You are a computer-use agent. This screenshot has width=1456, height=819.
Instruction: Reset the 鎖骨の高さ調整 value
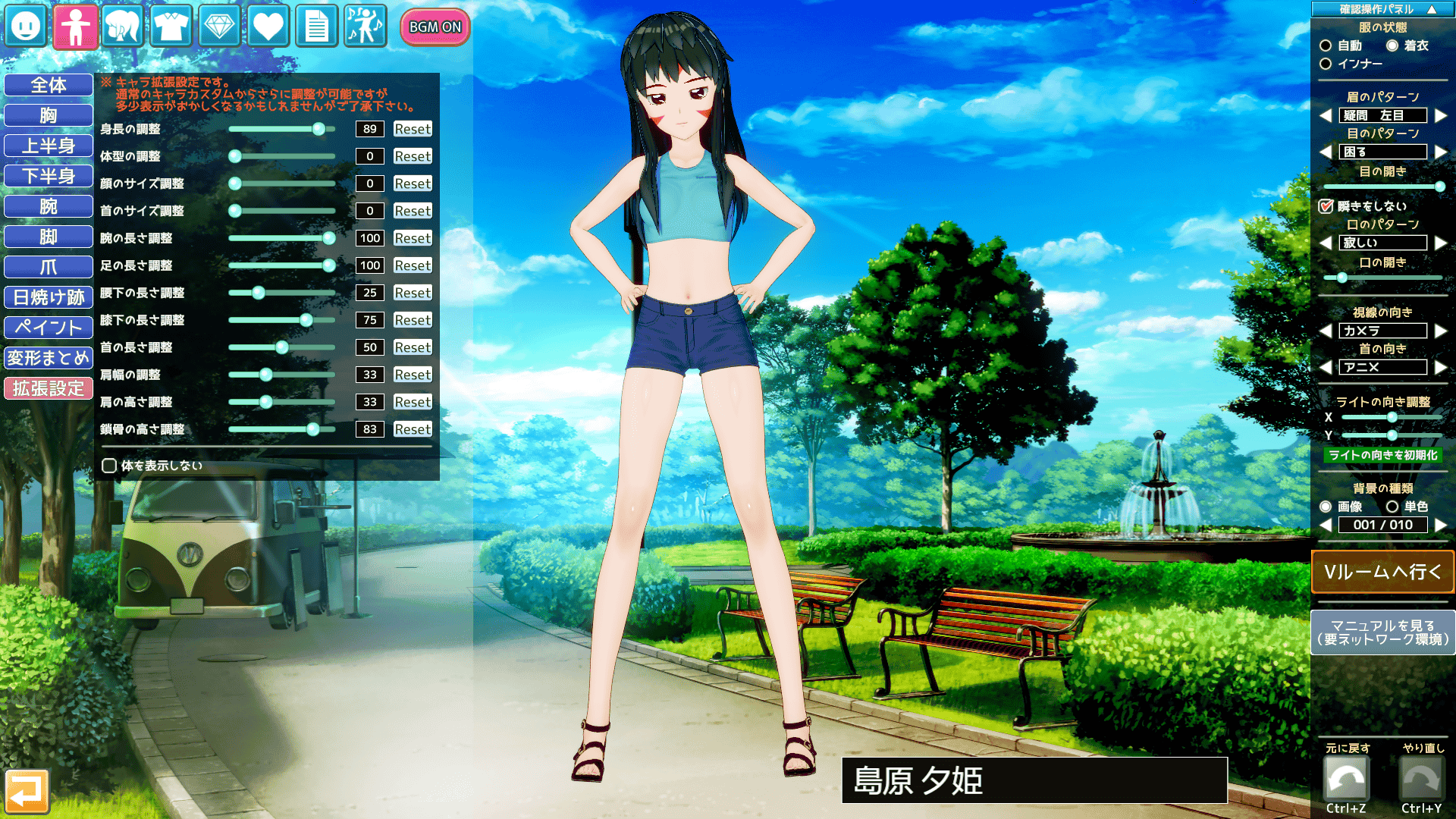point(413,429)
